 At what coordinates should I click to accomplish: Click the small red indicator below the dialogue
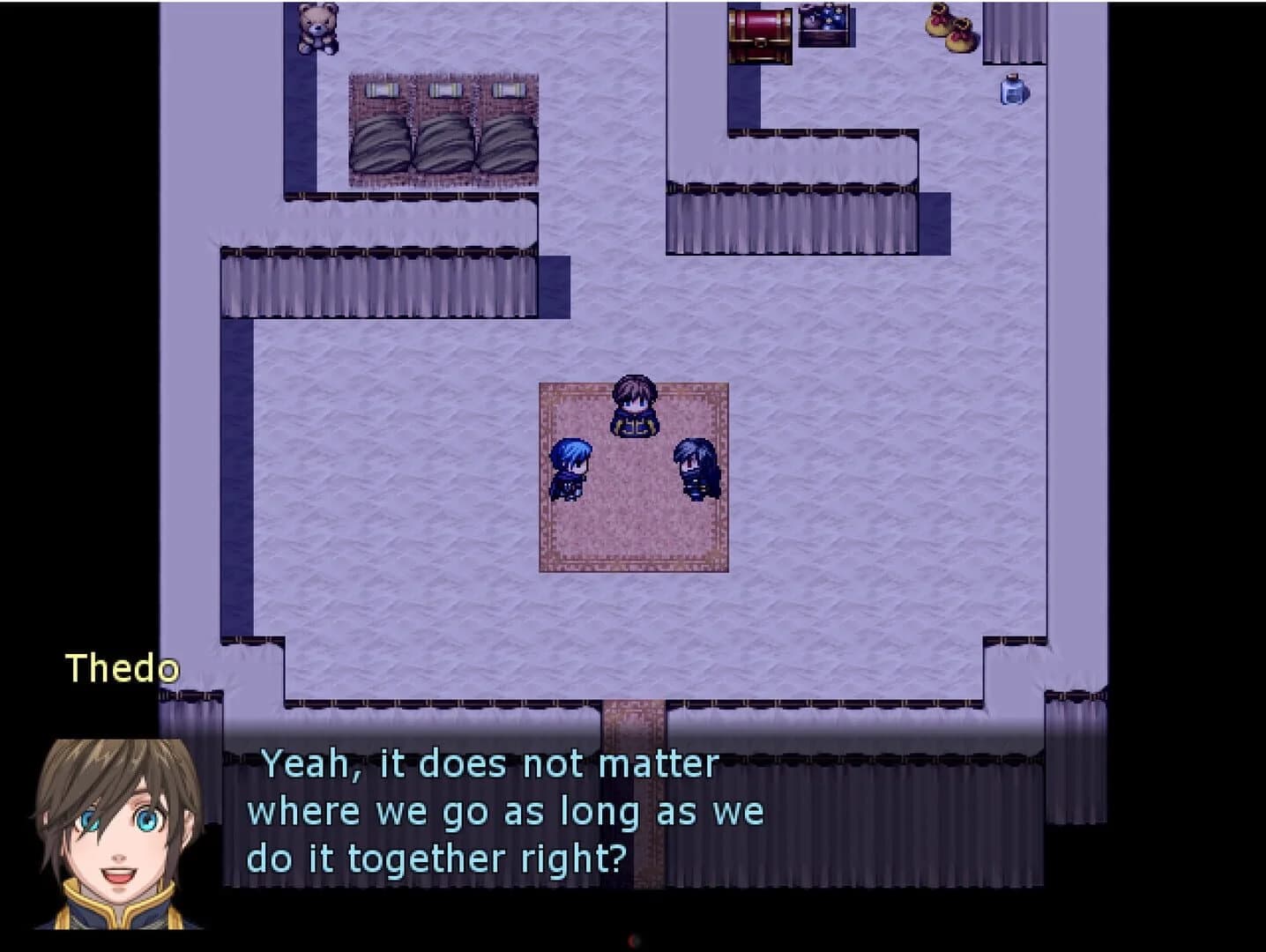(631, 940)
